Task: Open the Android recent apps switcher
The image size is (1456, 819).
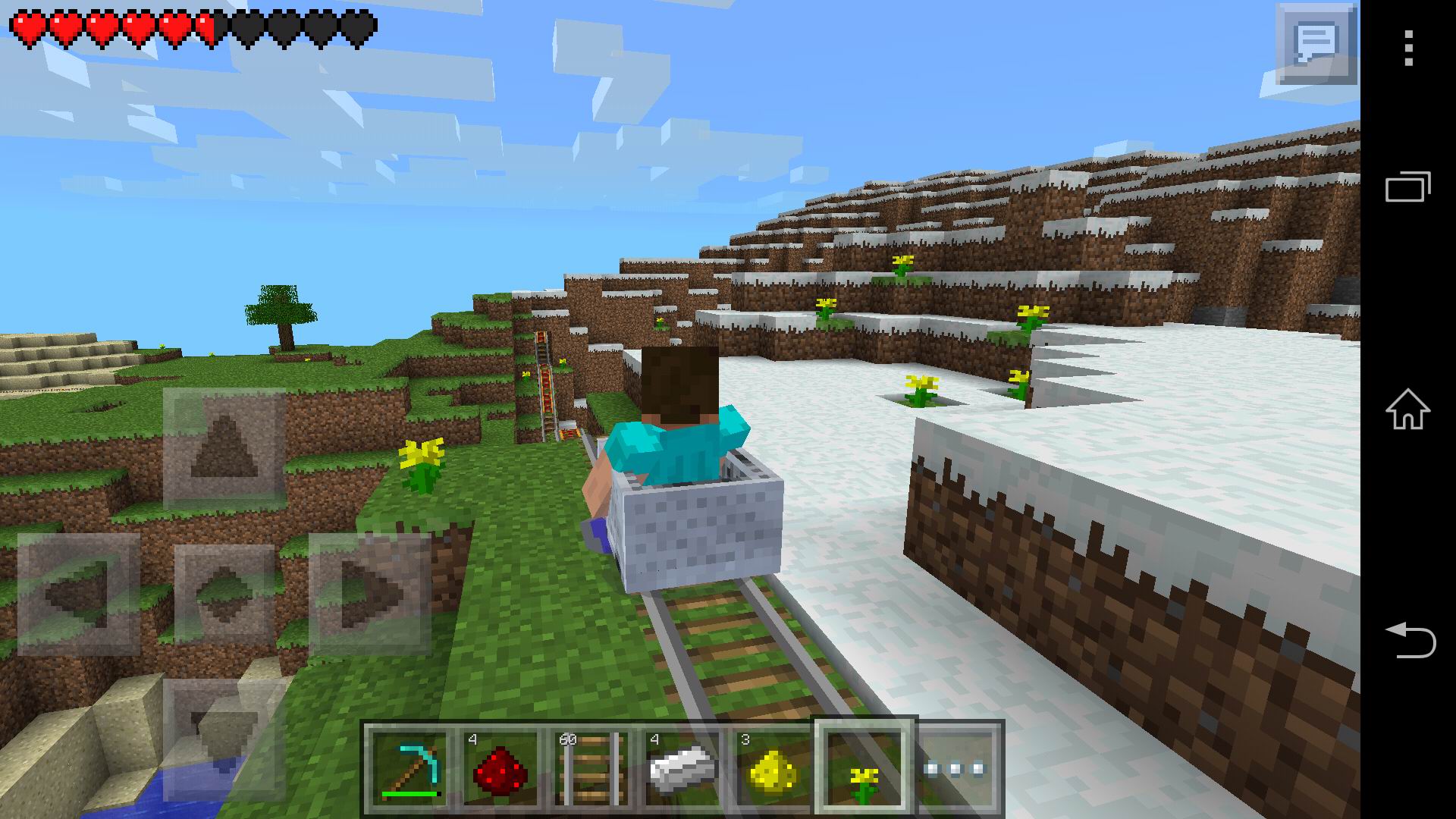Action: (1409, 184)
